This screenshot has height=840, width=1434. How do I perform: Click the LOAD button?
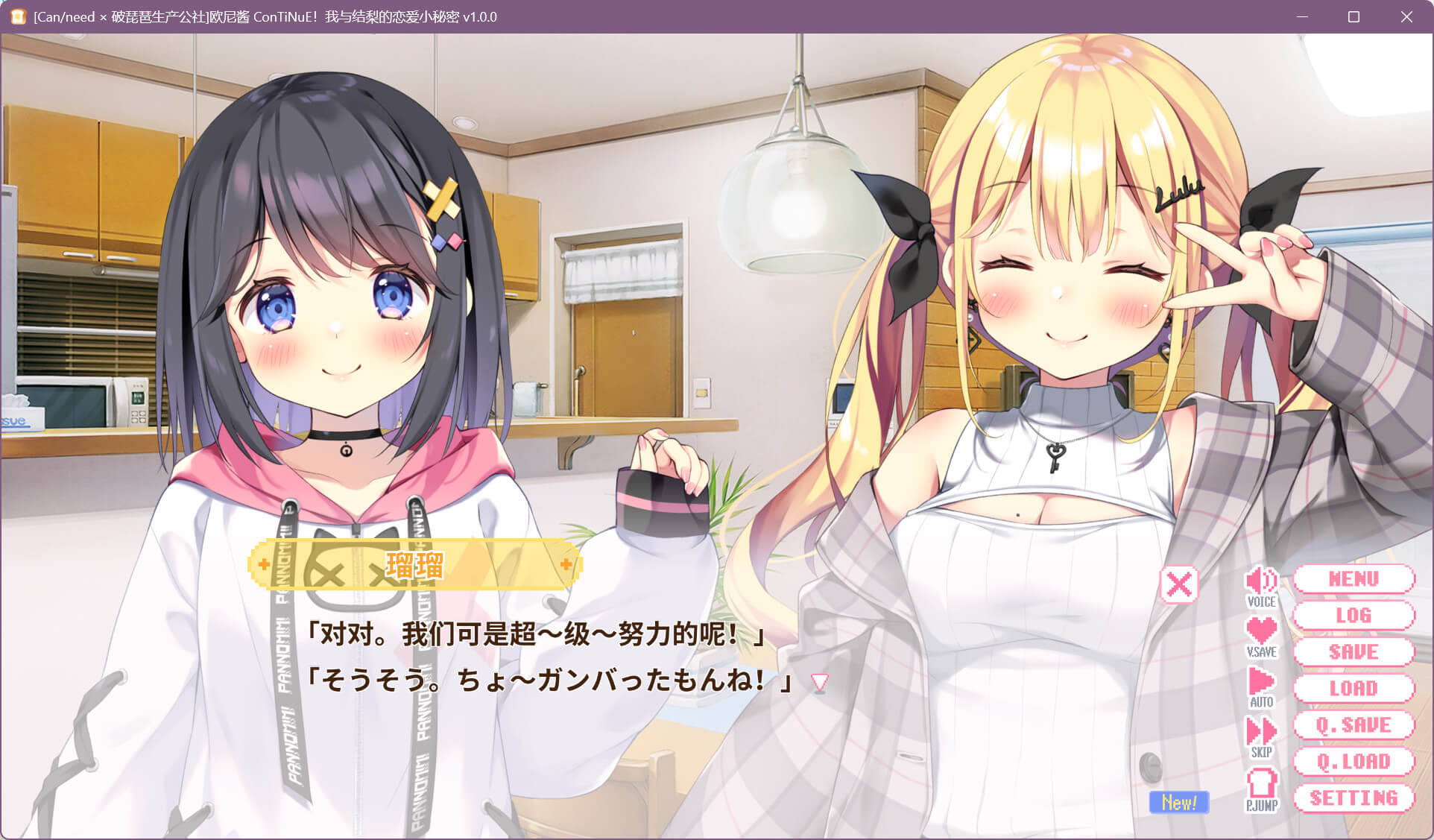(1354, 689)
